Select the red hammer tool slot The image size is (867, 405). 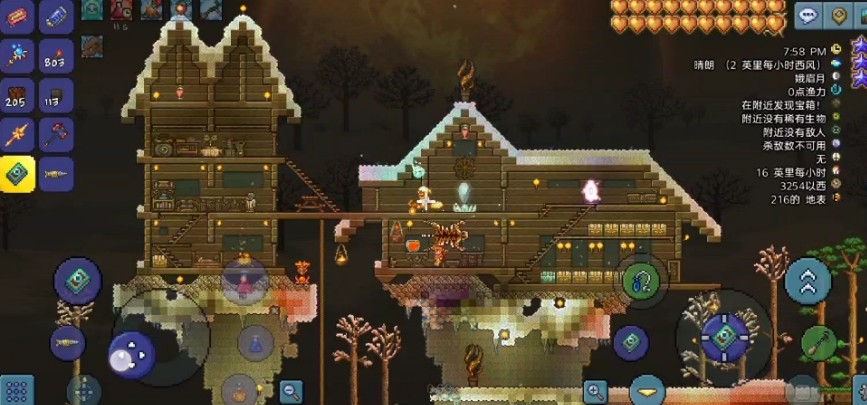point(55,134)
